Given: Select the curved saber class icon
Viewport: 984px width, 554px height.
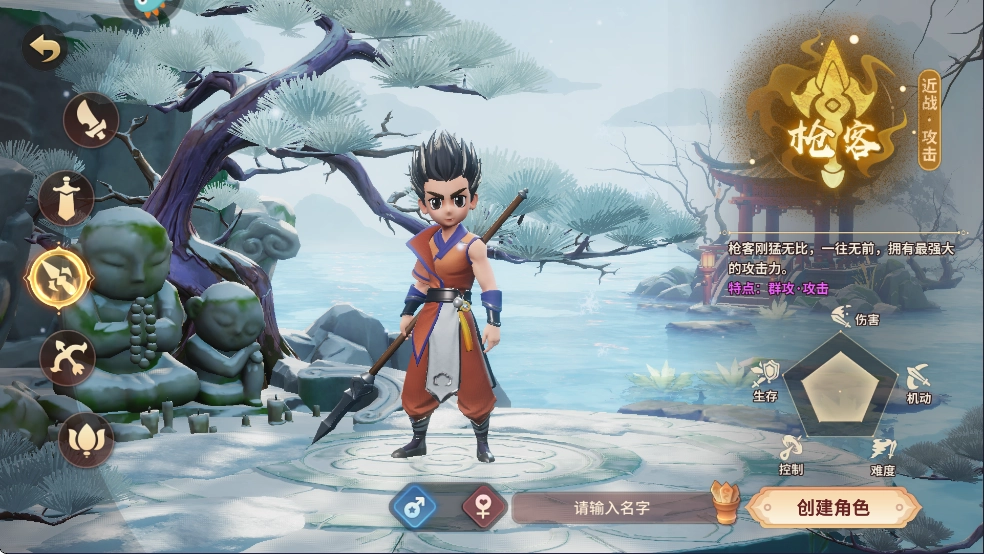Looking at the screenshot, I should pyautogui.click(x=91, y=120).
